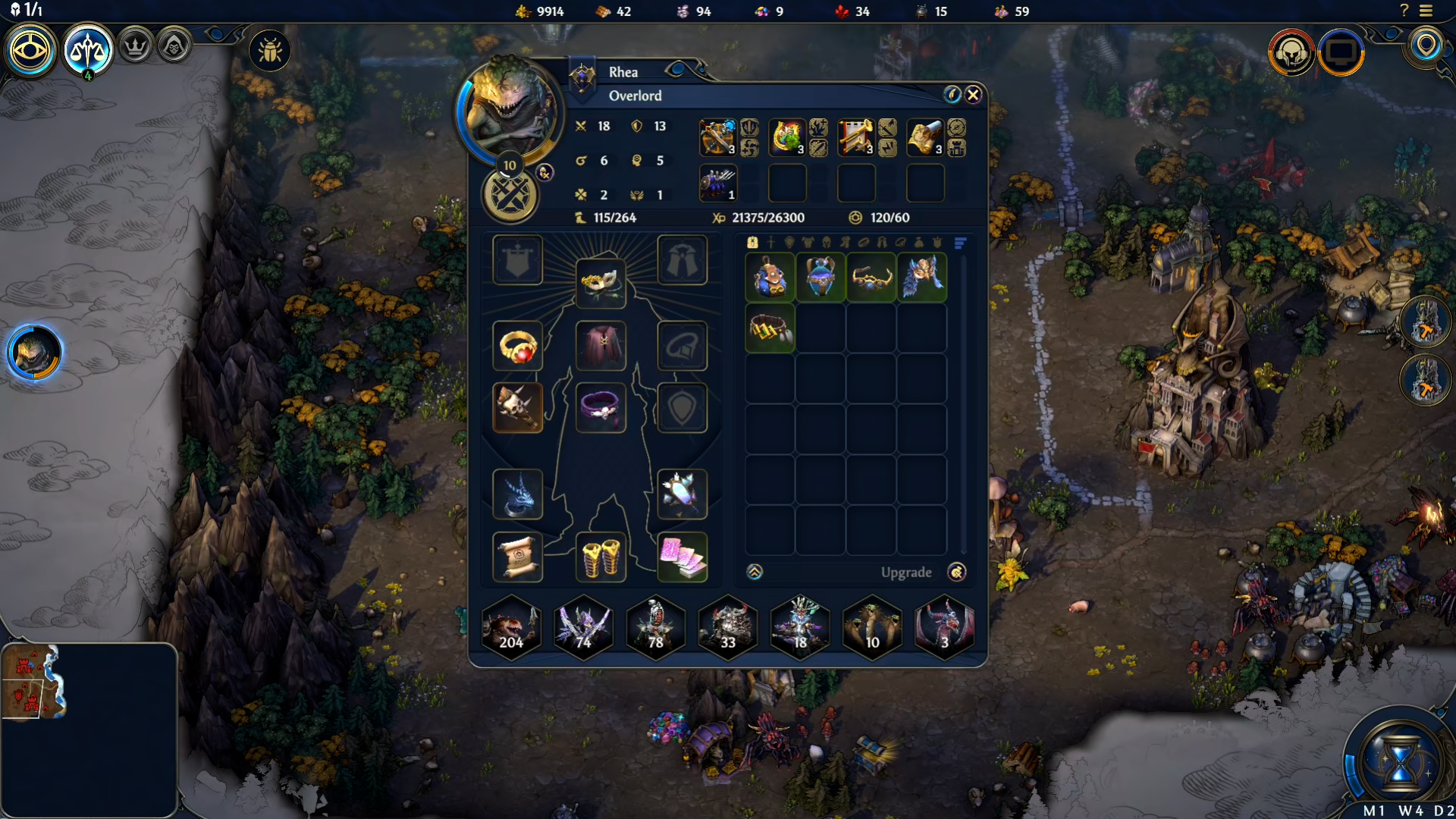Choose the army stack of 204 units
This screenshot has width=1456, height=819.
[512, 628]
